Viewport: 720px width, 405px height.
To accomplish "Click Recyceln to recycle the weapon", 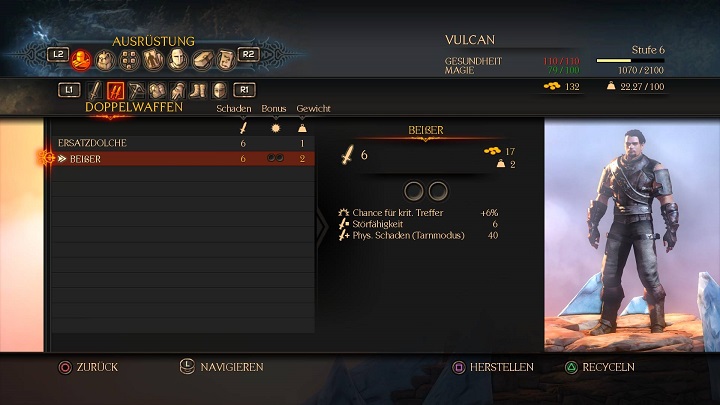I will click(x=600, y=367).
